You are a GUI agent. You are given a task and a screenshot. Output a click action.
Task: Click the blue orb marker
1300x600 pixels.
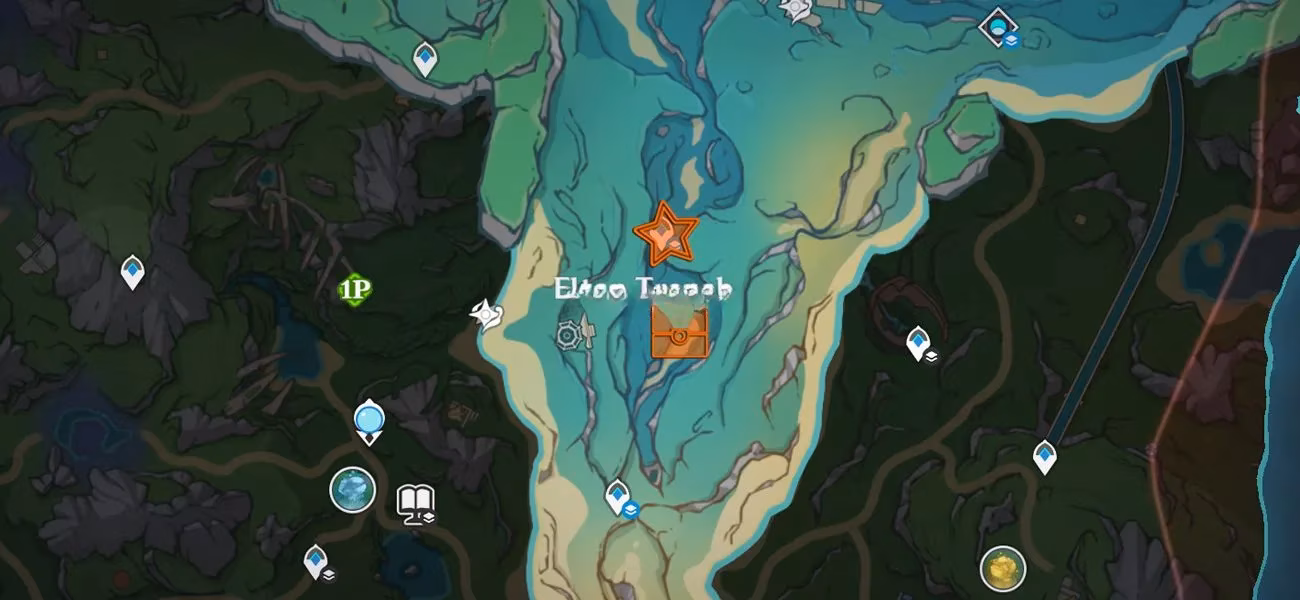[369, 419]
